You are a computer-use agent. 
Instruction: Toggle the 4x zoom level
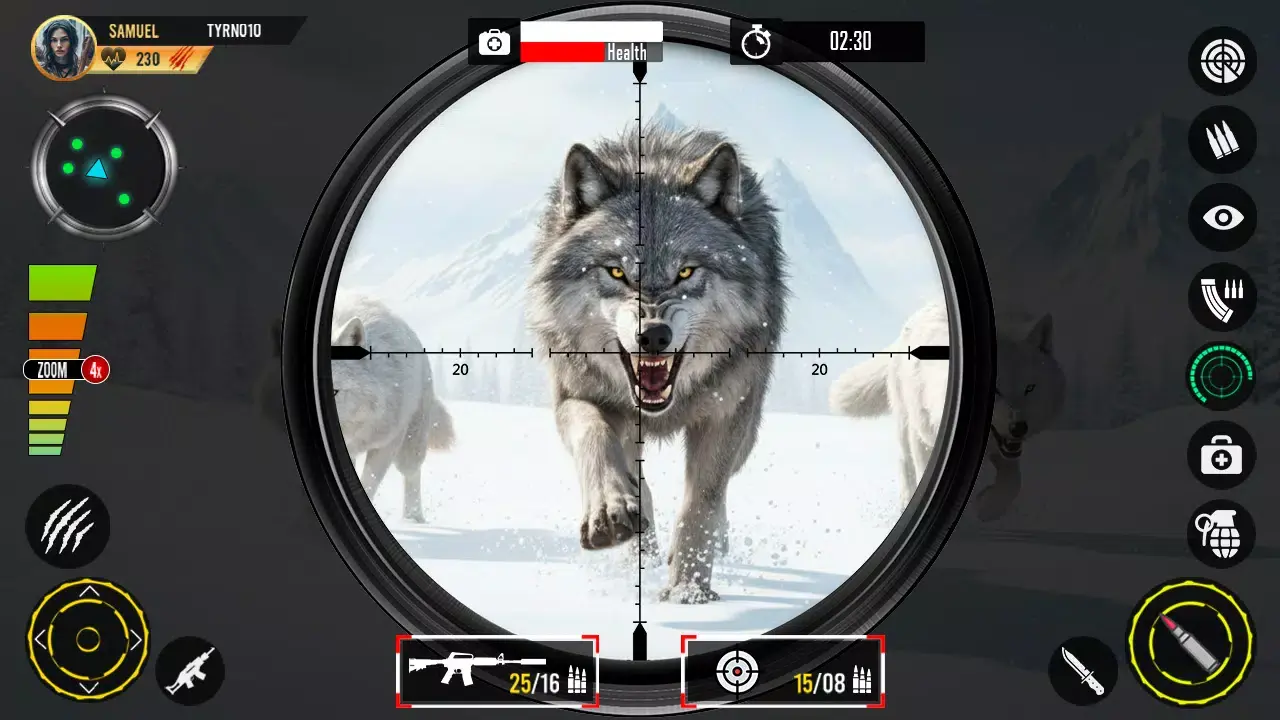tap(62, 370)
